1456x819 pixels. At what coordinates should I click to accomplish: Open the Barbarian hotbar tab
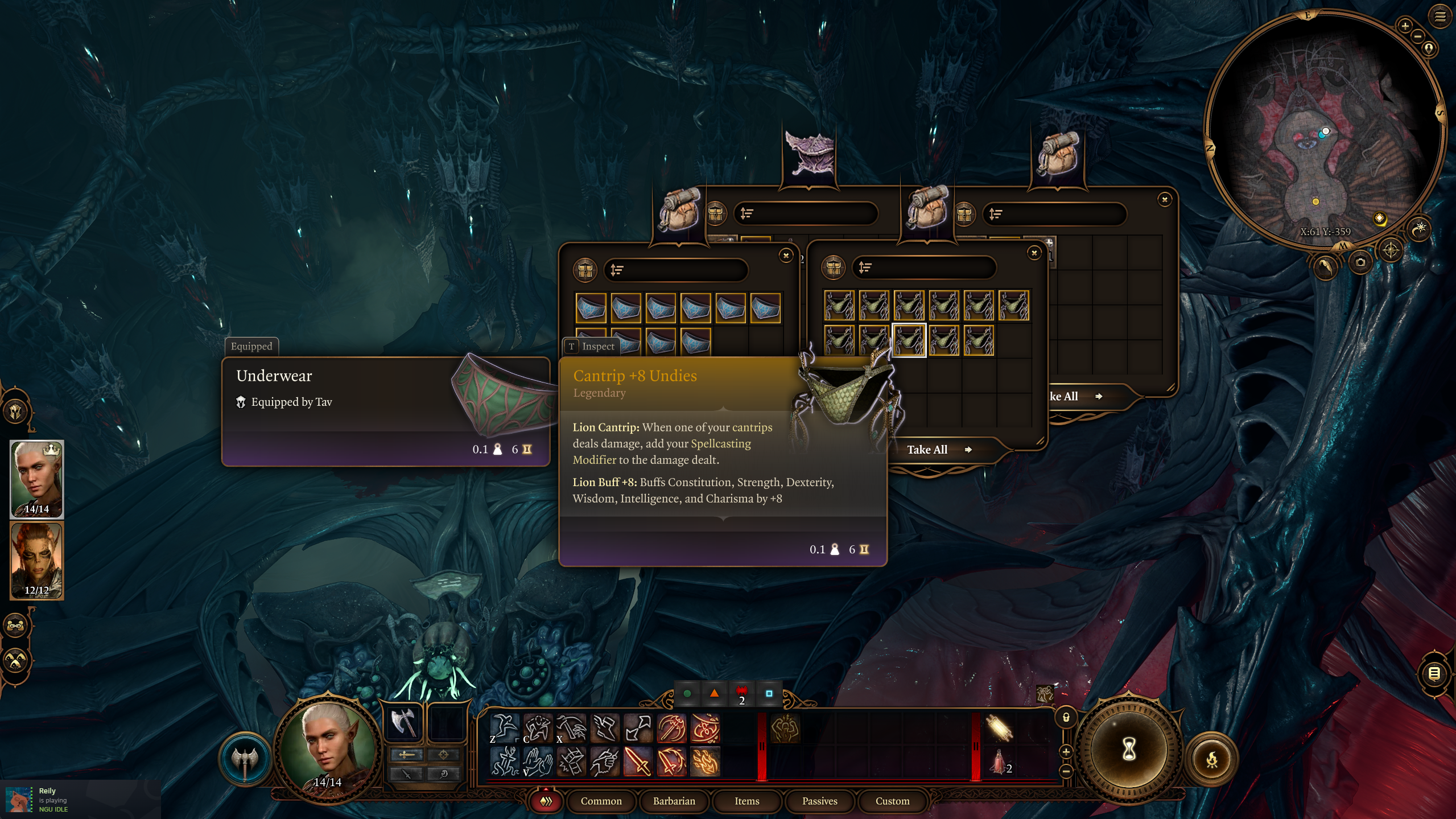click(674, 801)
